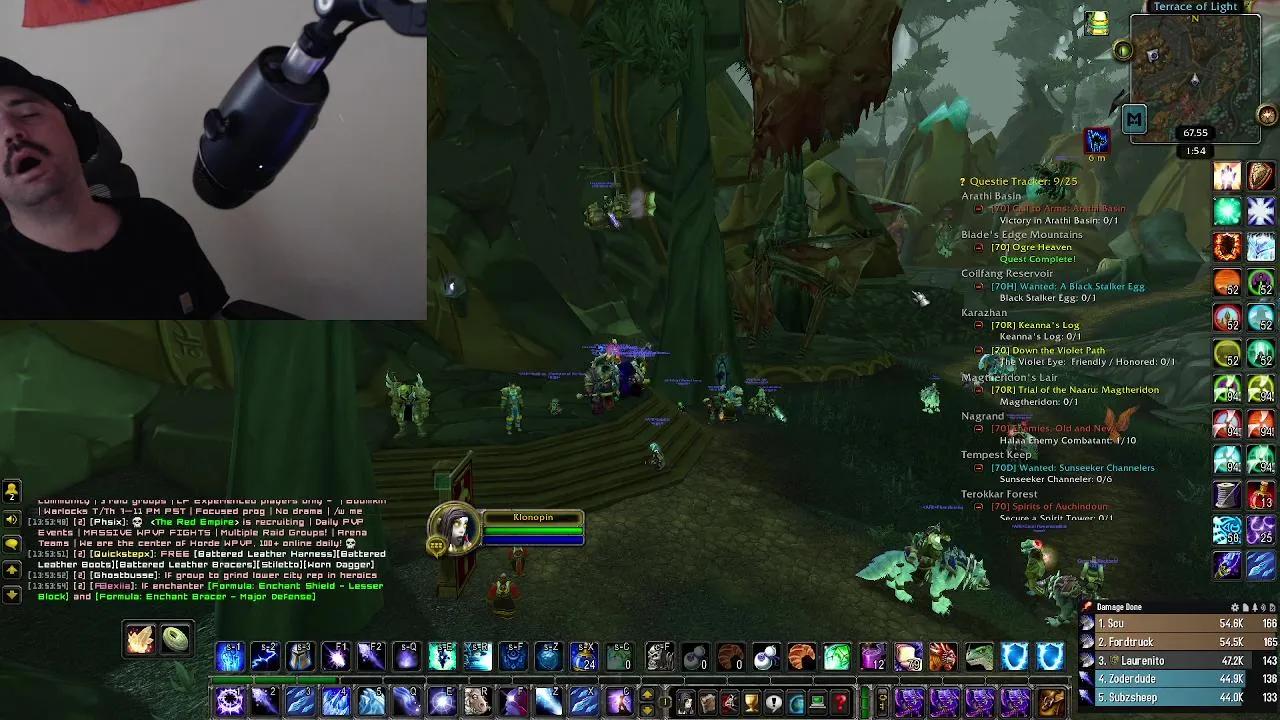This screenshot has width=1280, height=720.
Task: Open the spellbook book icon
Action: click(707, 700)
